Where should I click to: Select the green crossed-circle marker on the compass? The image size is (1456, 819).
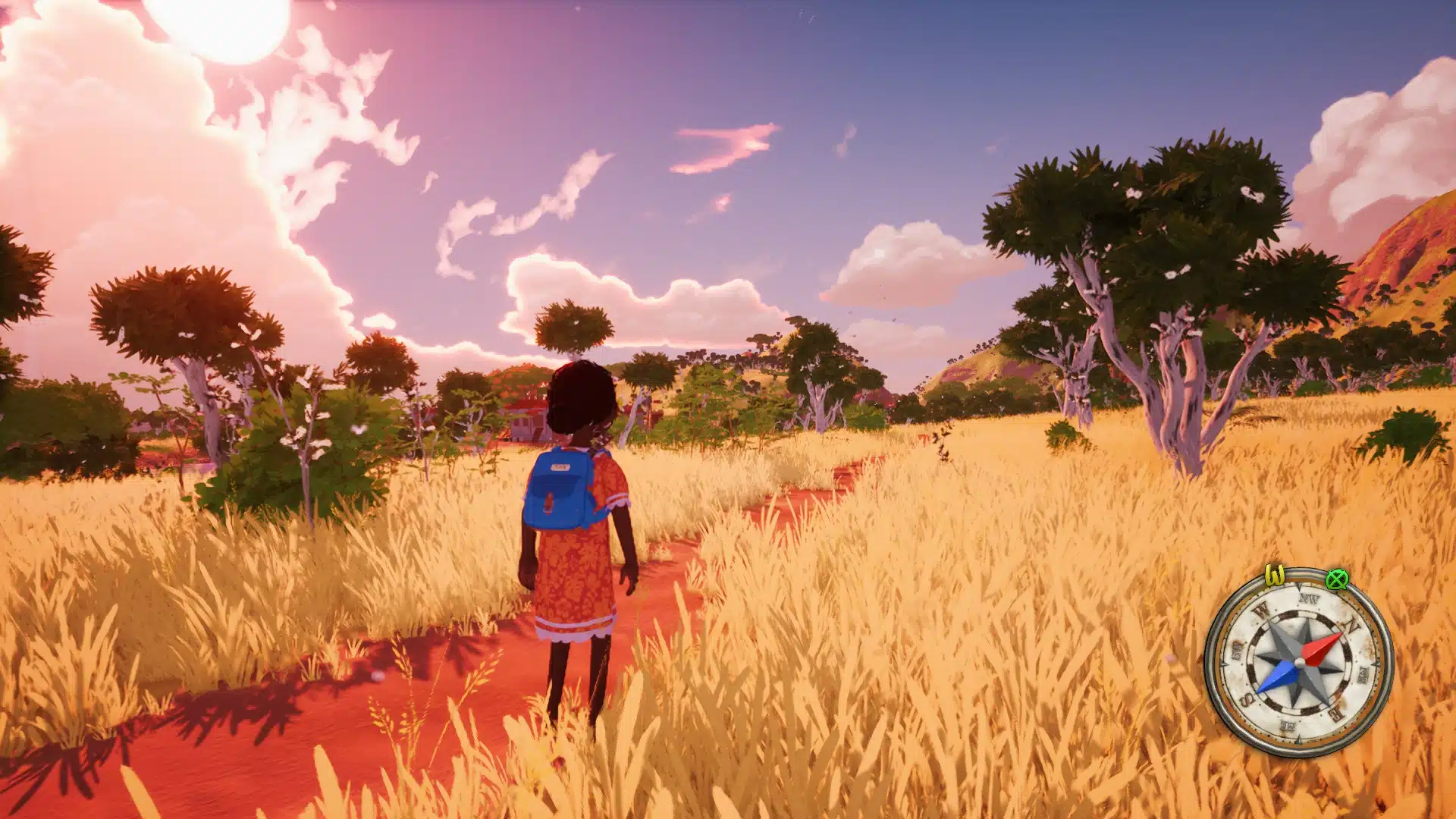(1336, 580)
